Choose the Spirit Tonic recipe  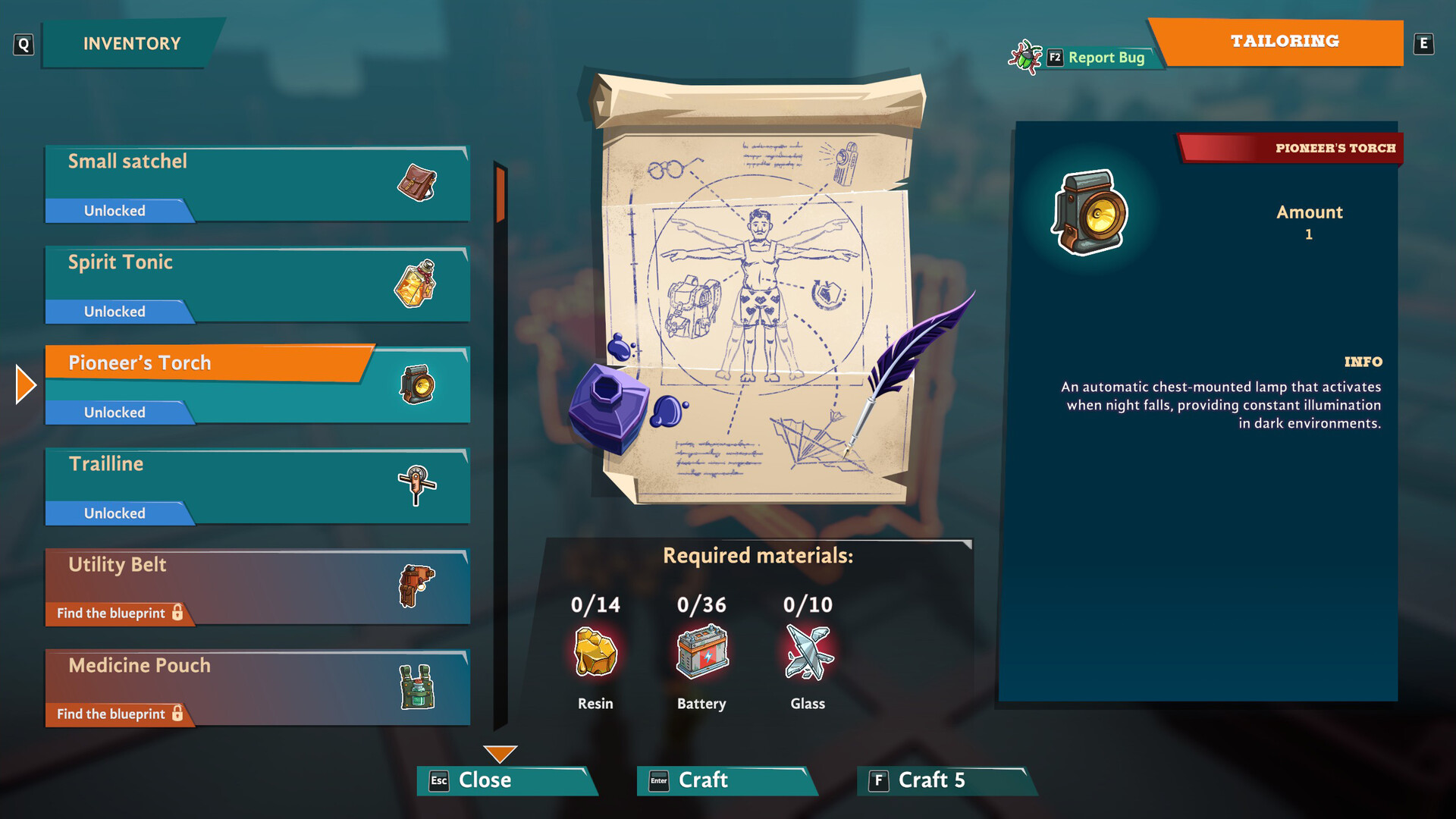point(256,284)
